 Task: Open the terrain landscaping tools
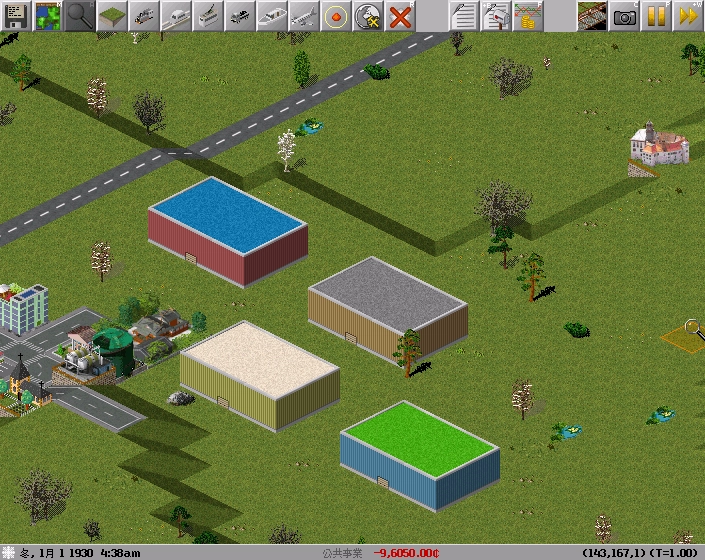point(112,15)
